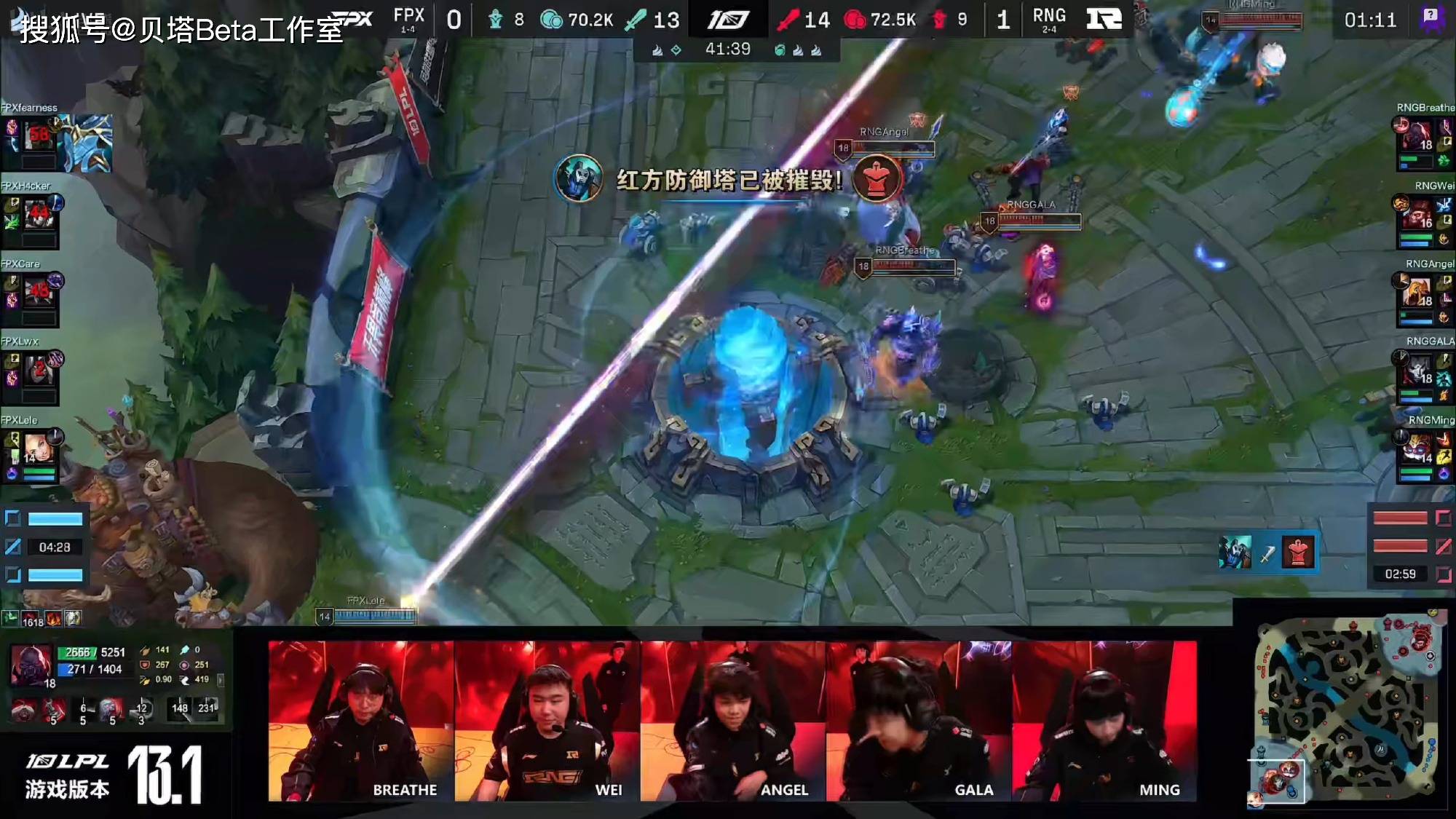Click the purple question mark icon

coord(1431,18)
